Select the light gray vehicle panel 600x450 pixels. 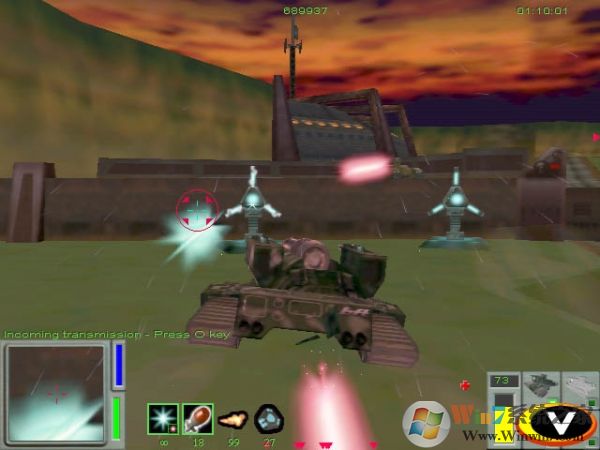pyautogui.click(x=581, y=386)
